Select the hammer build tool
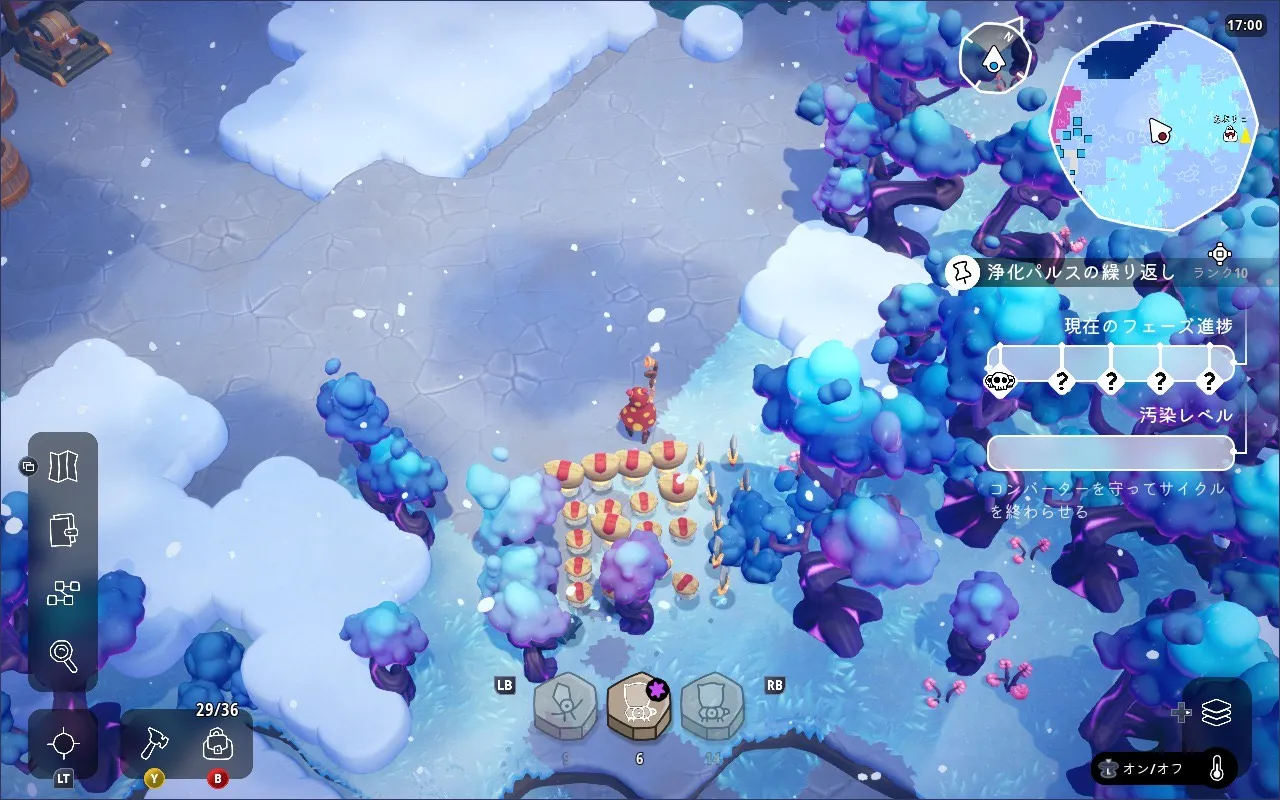The width and height of the screenshot is (1280, 800). tap(154, 743)
